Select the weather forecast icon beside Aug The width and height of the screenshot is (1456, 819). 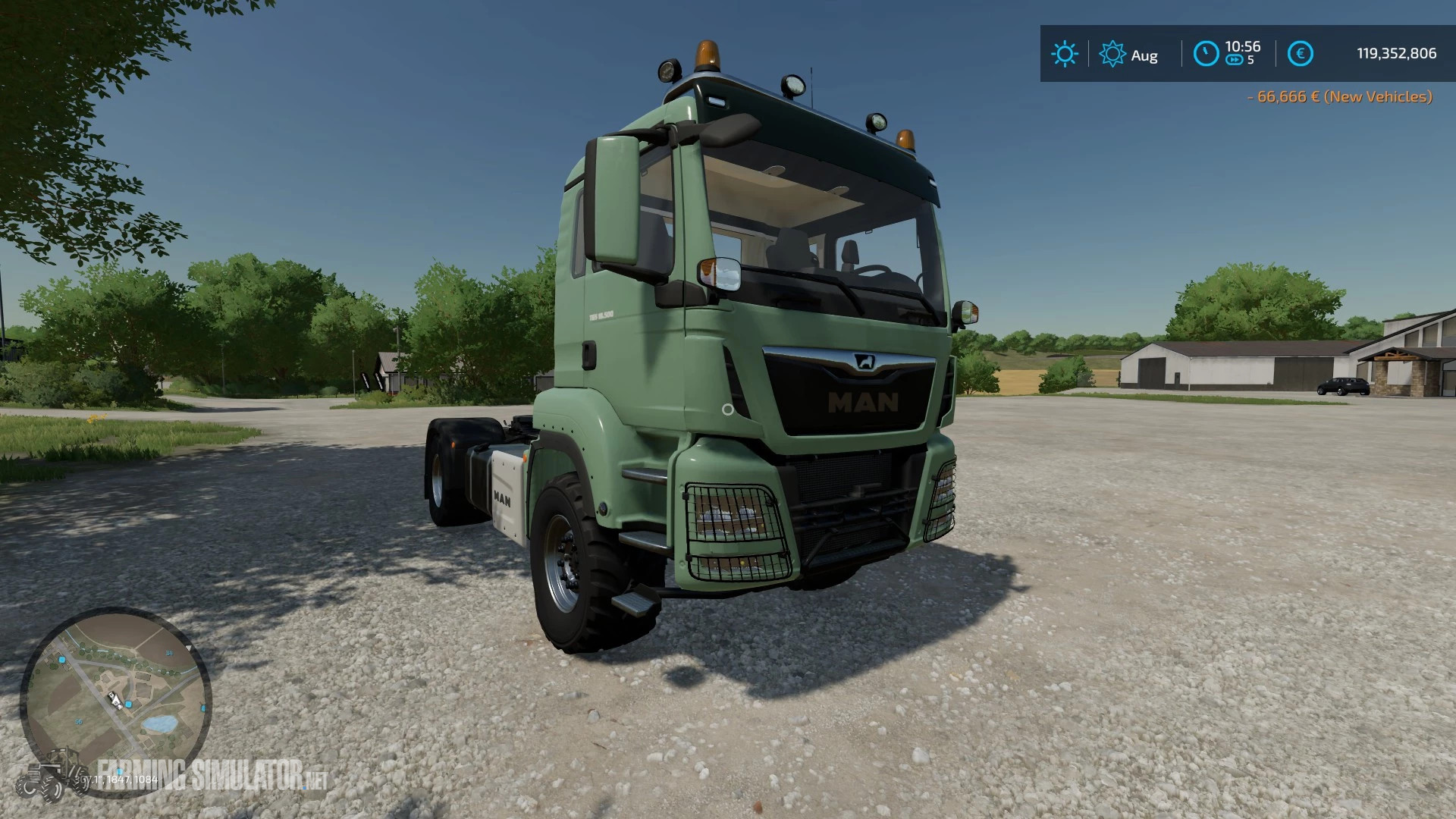[1113, 52]
